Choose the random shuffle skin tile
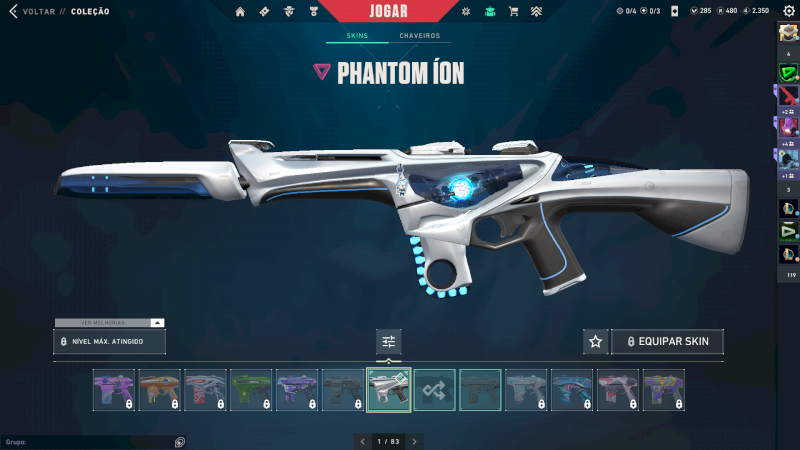The width and height of the screenshot is (800, 450). pyautogui.click(x=435, y=390)
